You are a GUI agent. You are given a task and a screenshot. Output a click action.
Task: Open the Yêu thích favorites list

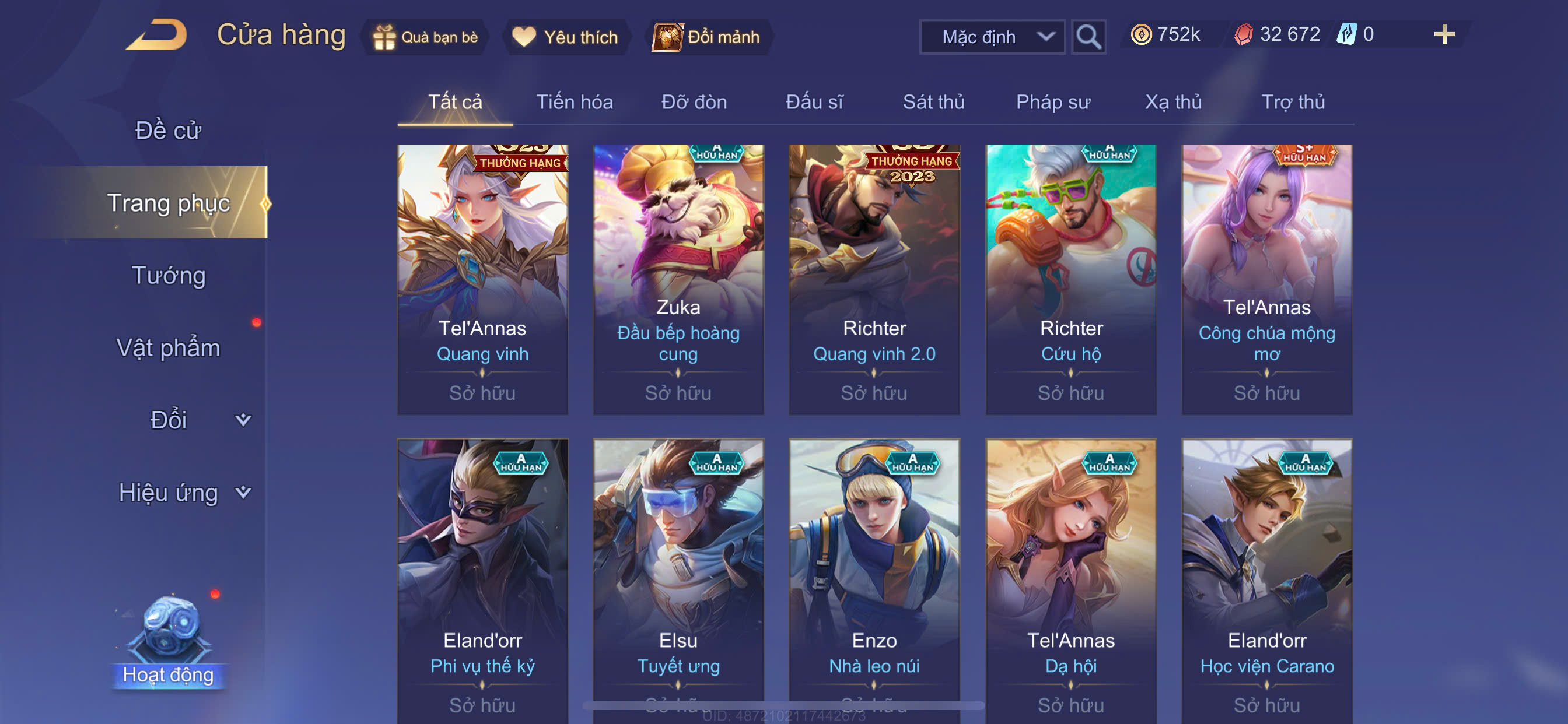tap(566, 37)
